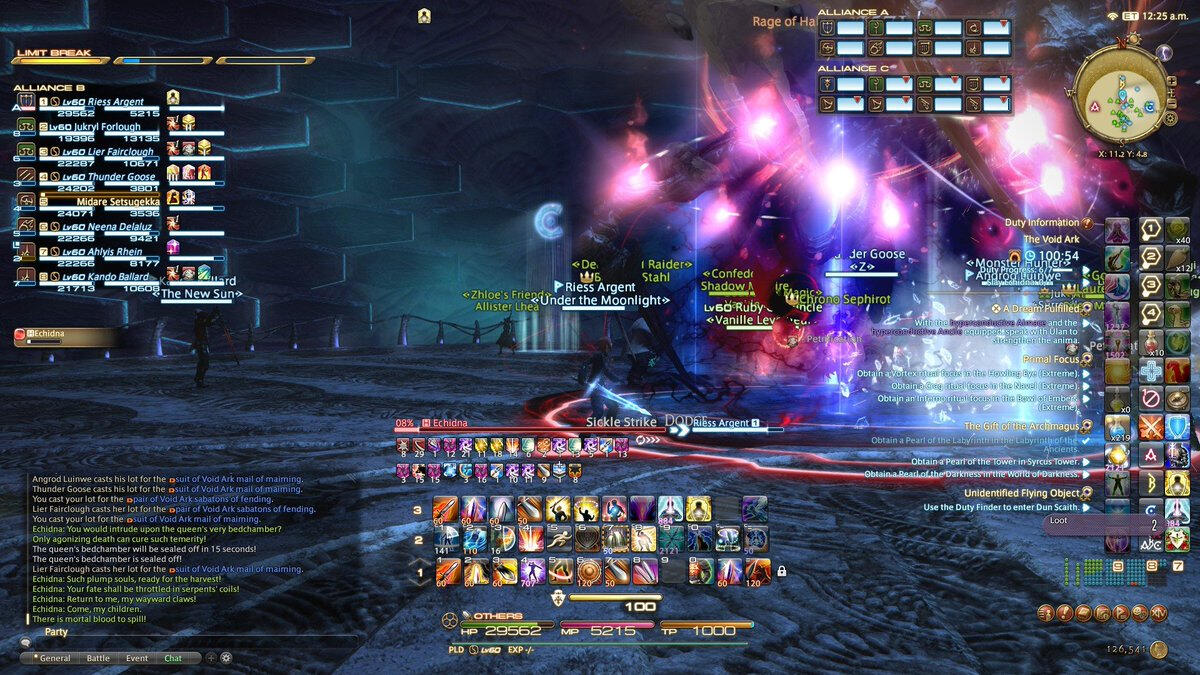Select the Event chat tab
1200x675 pixels.
click(x=137, y=658)
